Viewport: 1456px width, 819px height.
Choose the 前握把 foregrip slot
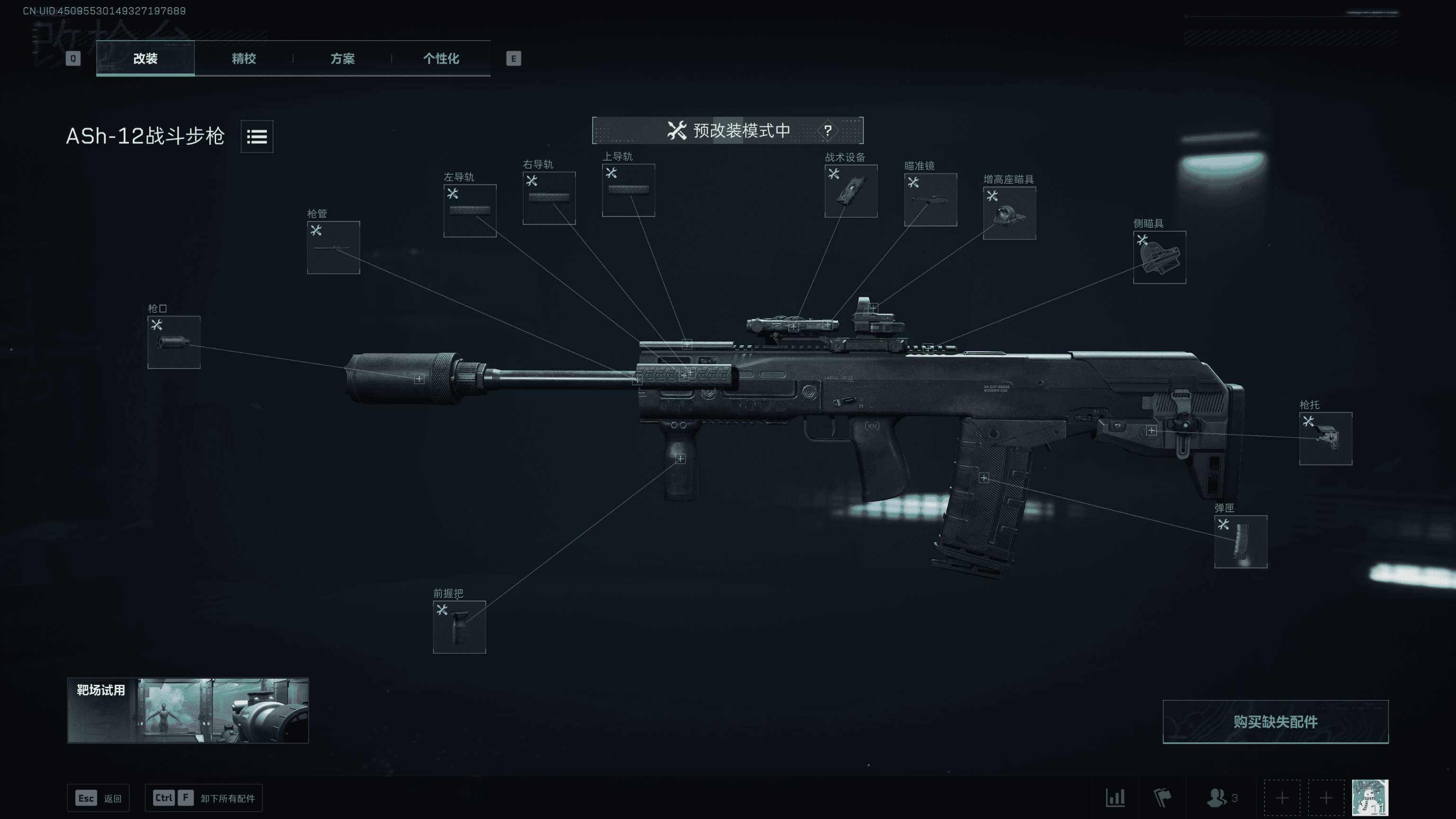click(x=459, y=627)
